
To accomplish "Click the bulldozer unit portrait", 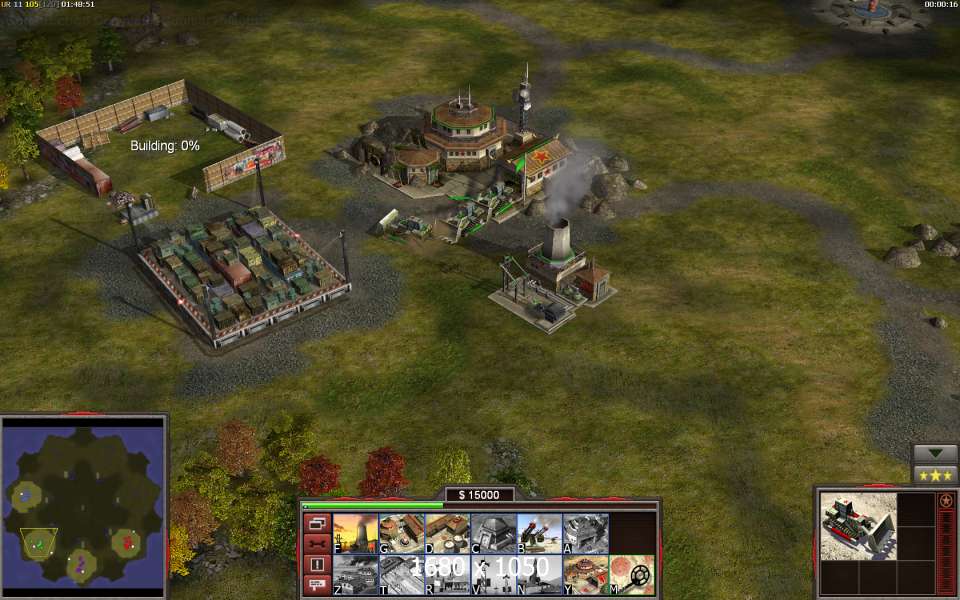I will pos(857,527).
